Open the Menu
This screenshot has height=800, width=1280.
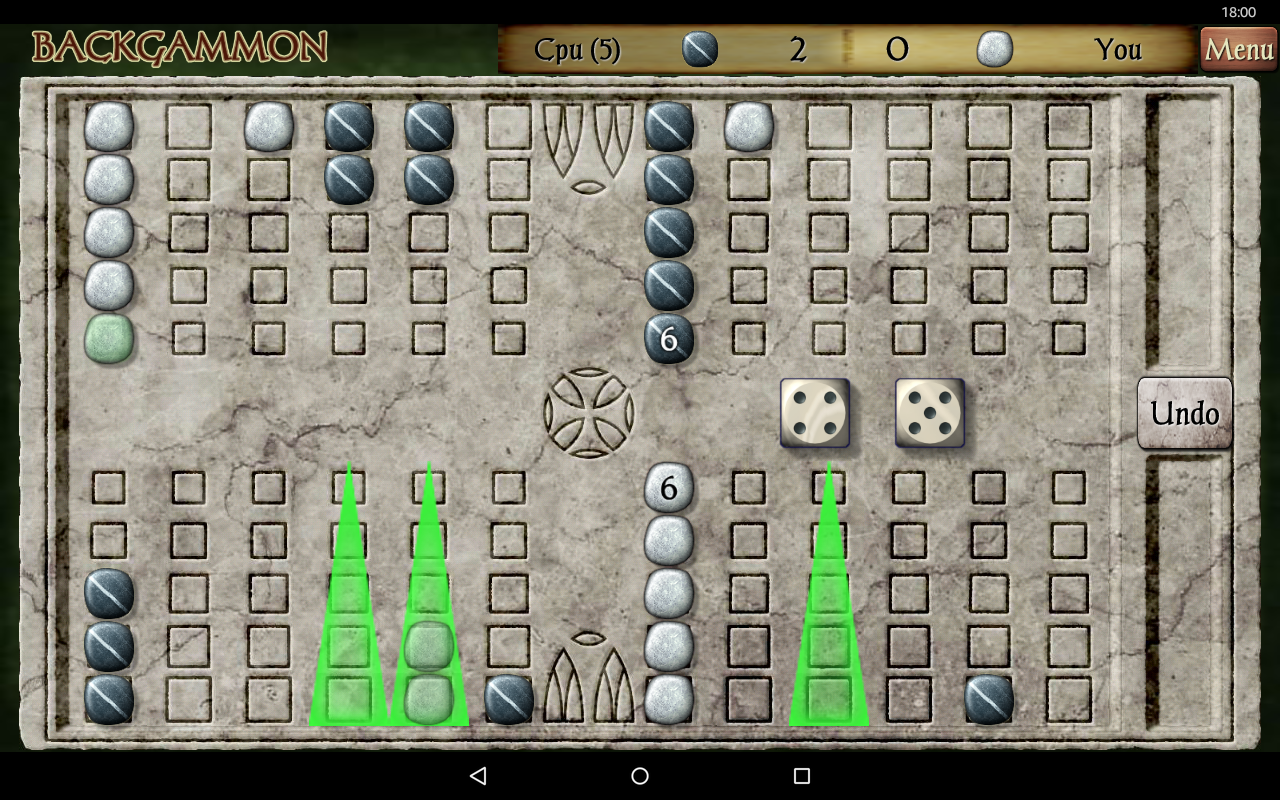[1238, 48]
